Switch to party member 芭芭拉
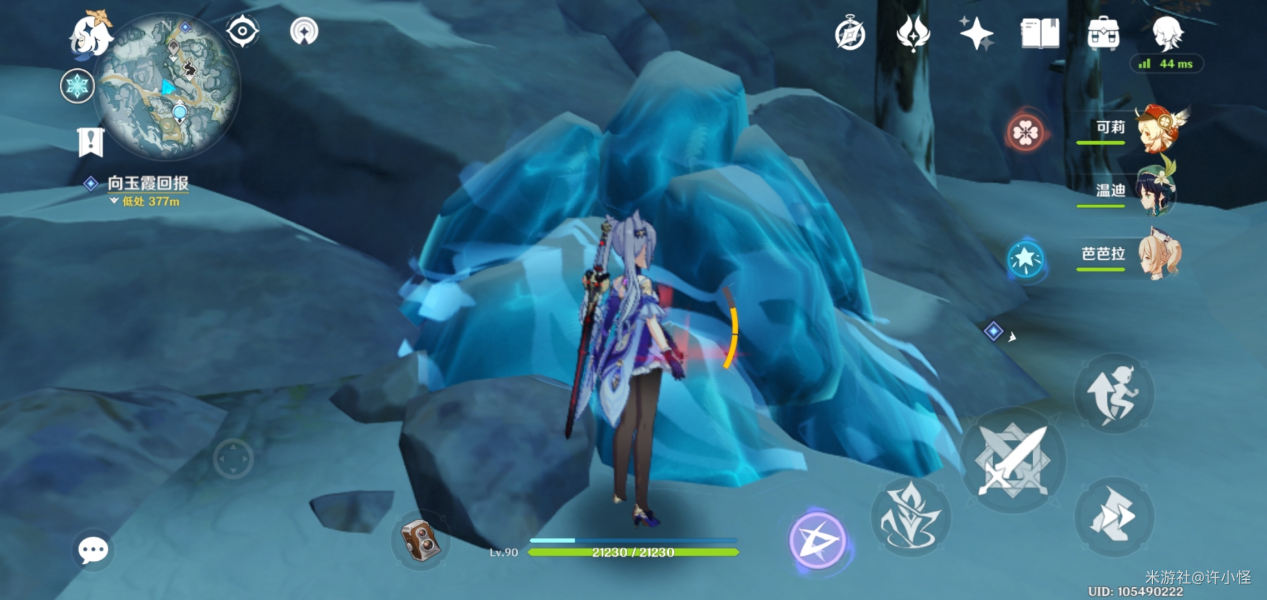The height and width of the screenshot is (600, 1267). point(1155,255)
